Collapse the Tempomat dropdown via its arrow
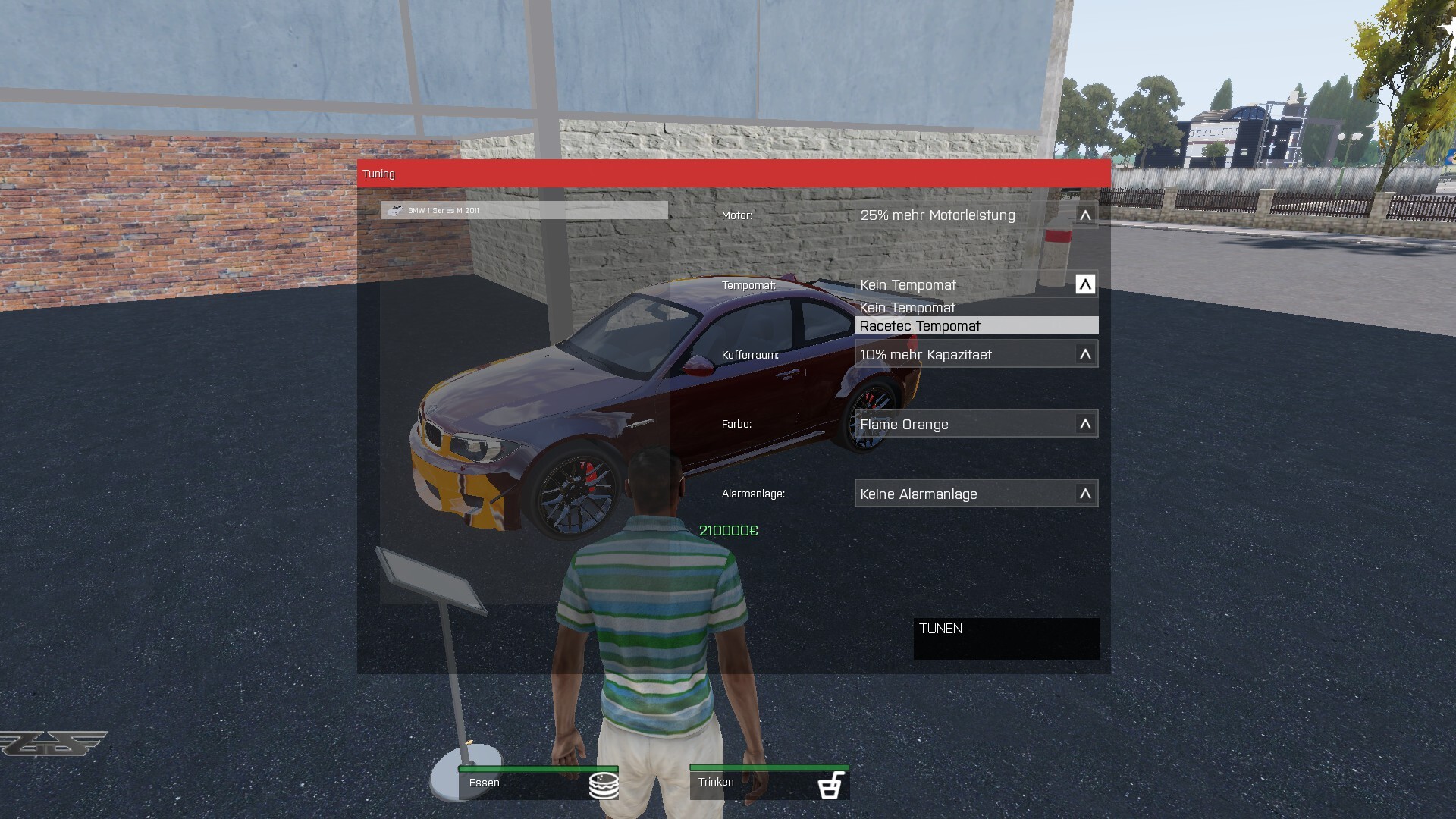The height and width of the screenshot is (819, 1456). [x=1085, y=284]
